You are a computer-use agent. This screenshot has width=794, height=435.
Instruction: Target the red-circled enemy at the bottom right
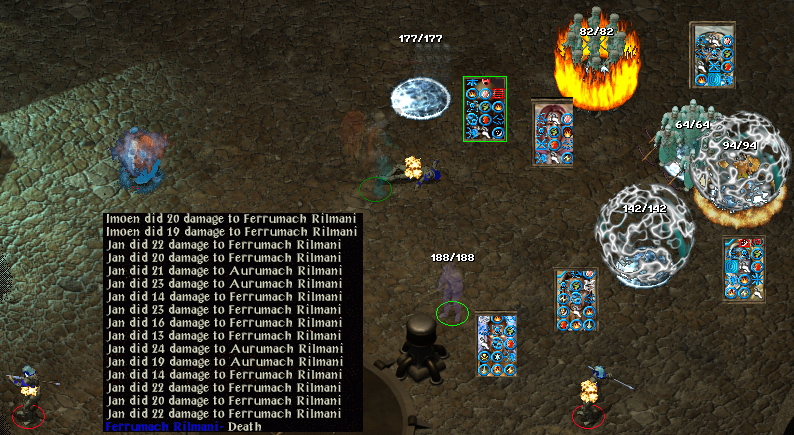pos(590,395)
